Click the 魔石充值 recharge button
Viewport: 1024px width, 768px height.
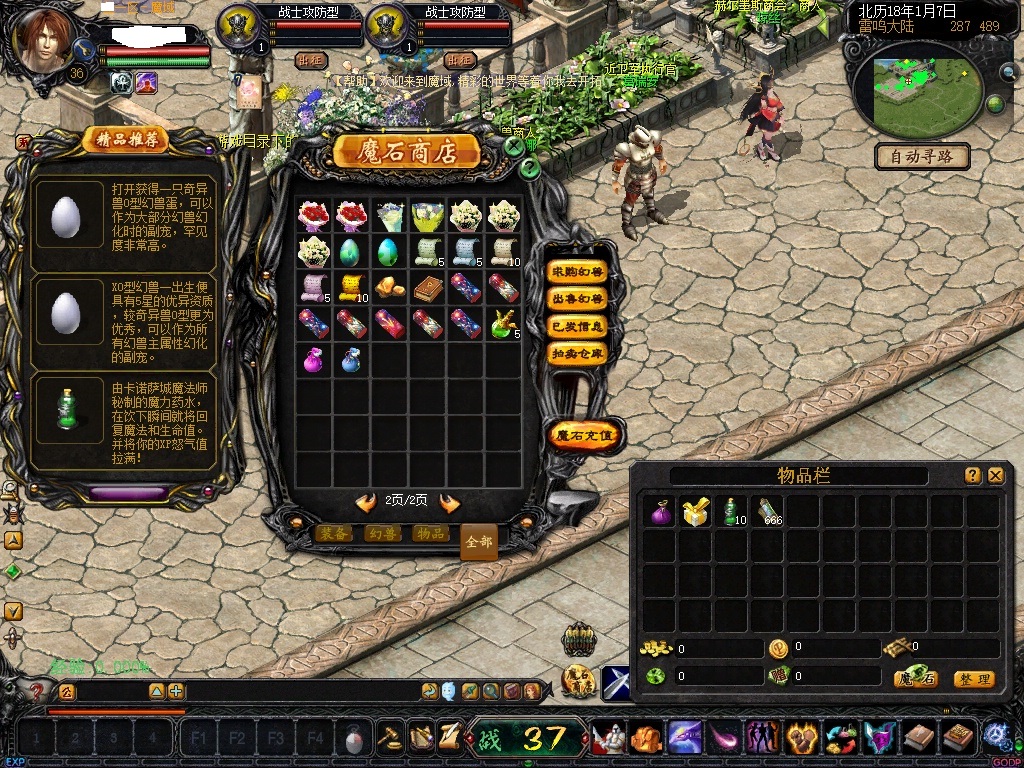point(586,435)
